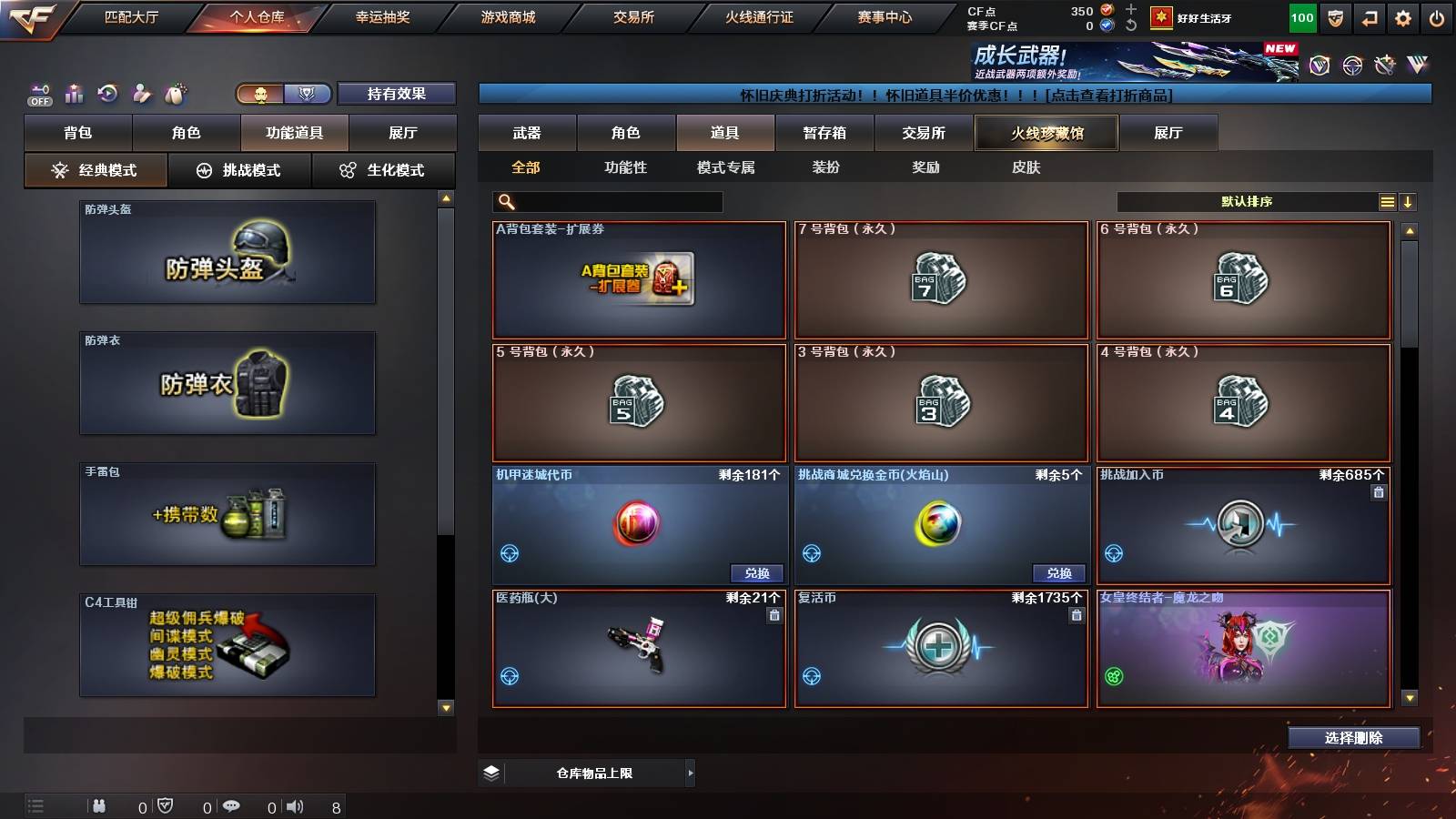Click the weapon repair wrench icon below the banner
Screen dimensions: 1456x819
click(x=1386, y=66)
